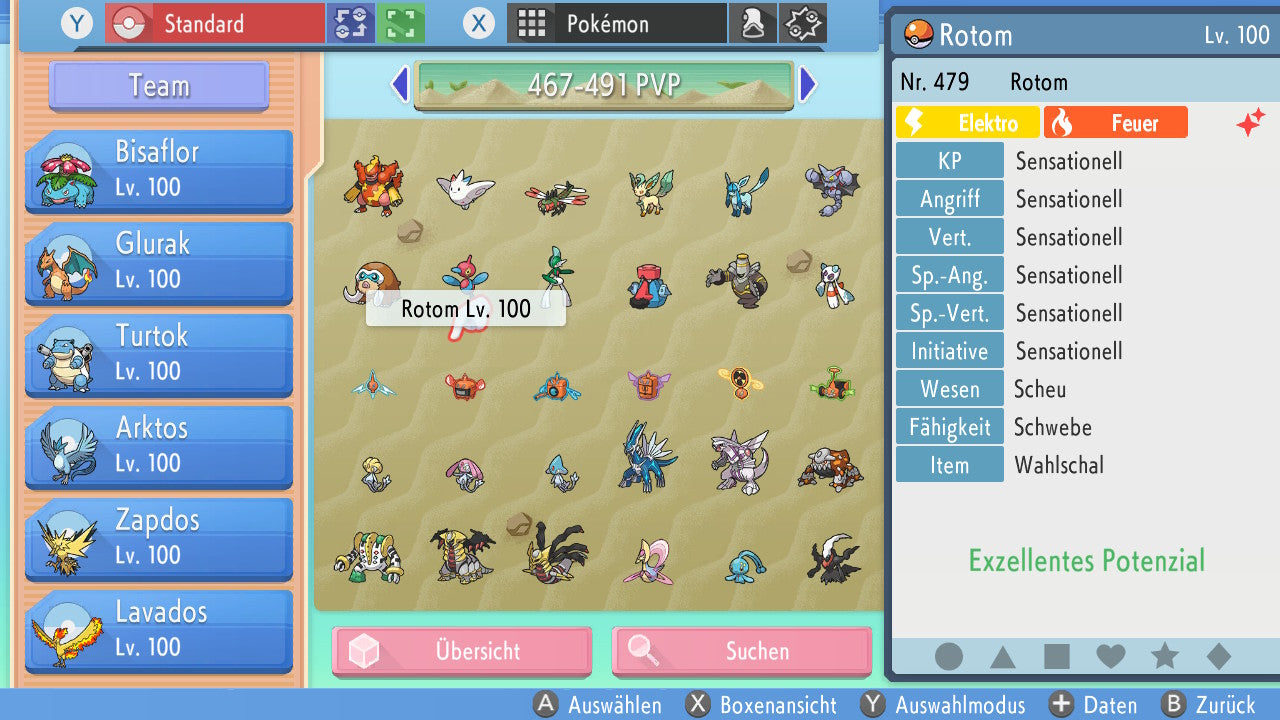This screenshot has height=720, width=1280.
Task: Open the Pokémon grid dropdown beside X
Action: click(x=617, y=22)
